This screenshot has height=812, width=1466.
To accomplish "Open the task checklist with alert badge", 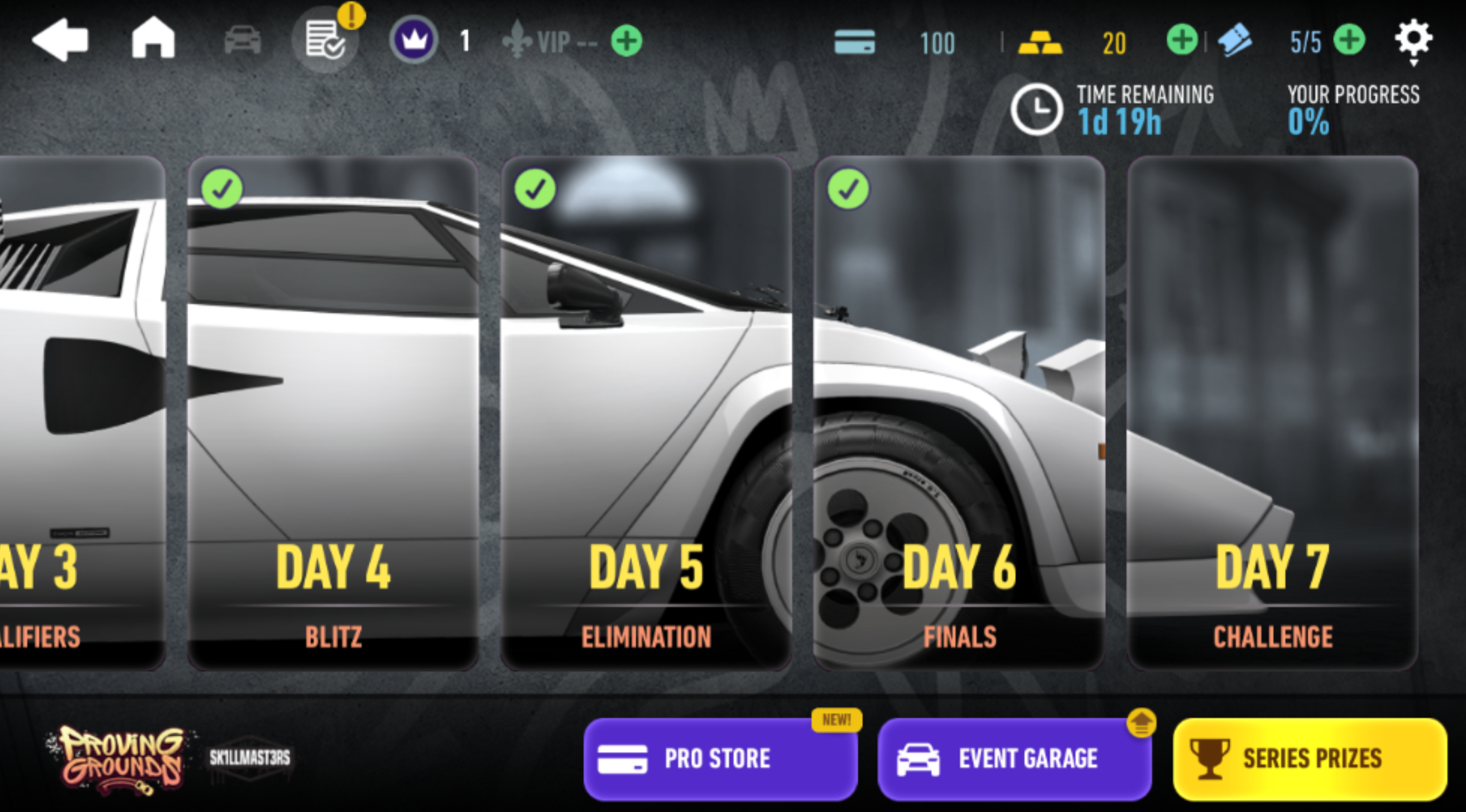I will 325,40.
